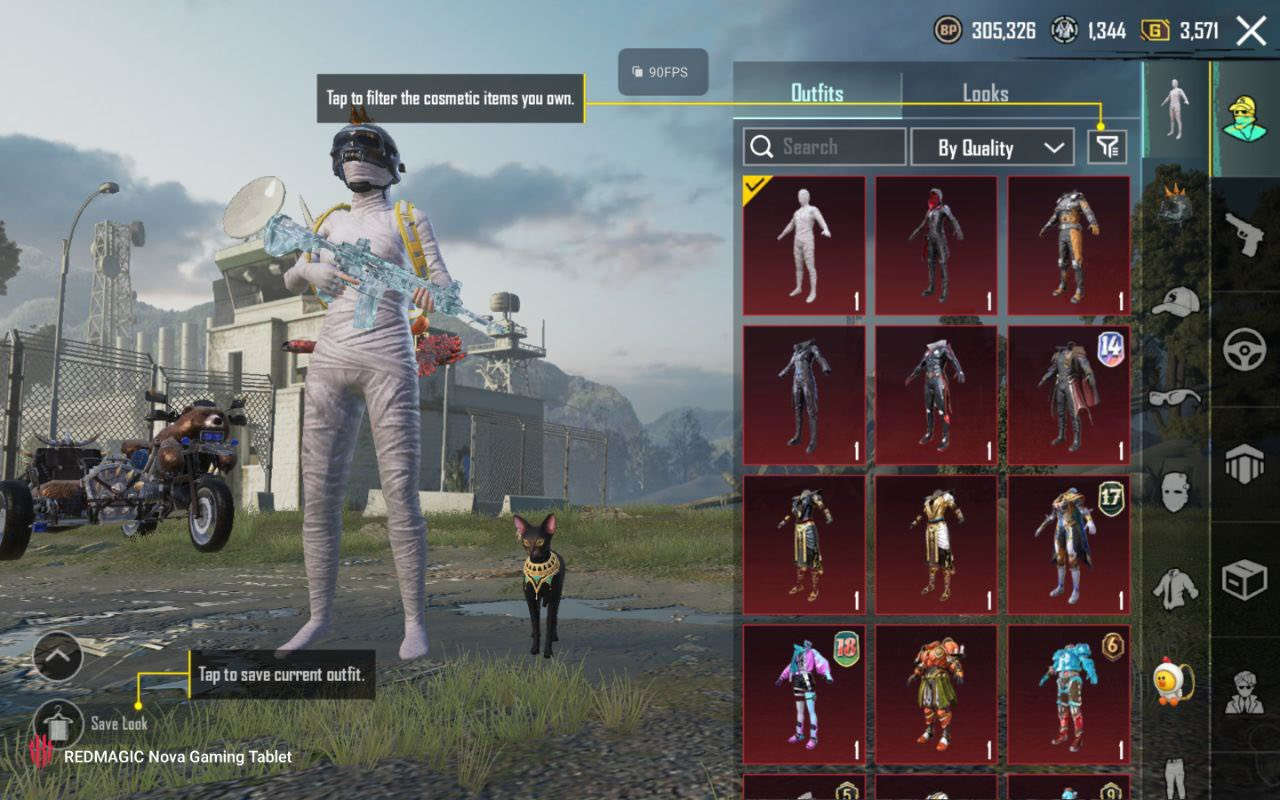
Task: Pick the outfit with level 17 badge
Action: 1068,544
